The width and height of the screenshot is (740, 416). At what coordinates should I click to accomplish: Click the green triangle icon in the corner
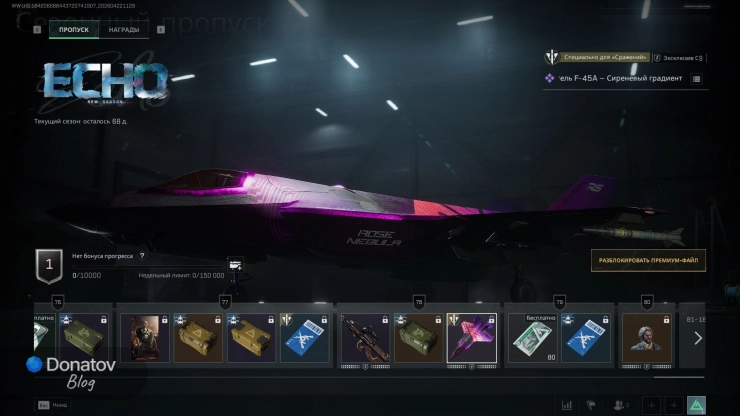(696, 405)
